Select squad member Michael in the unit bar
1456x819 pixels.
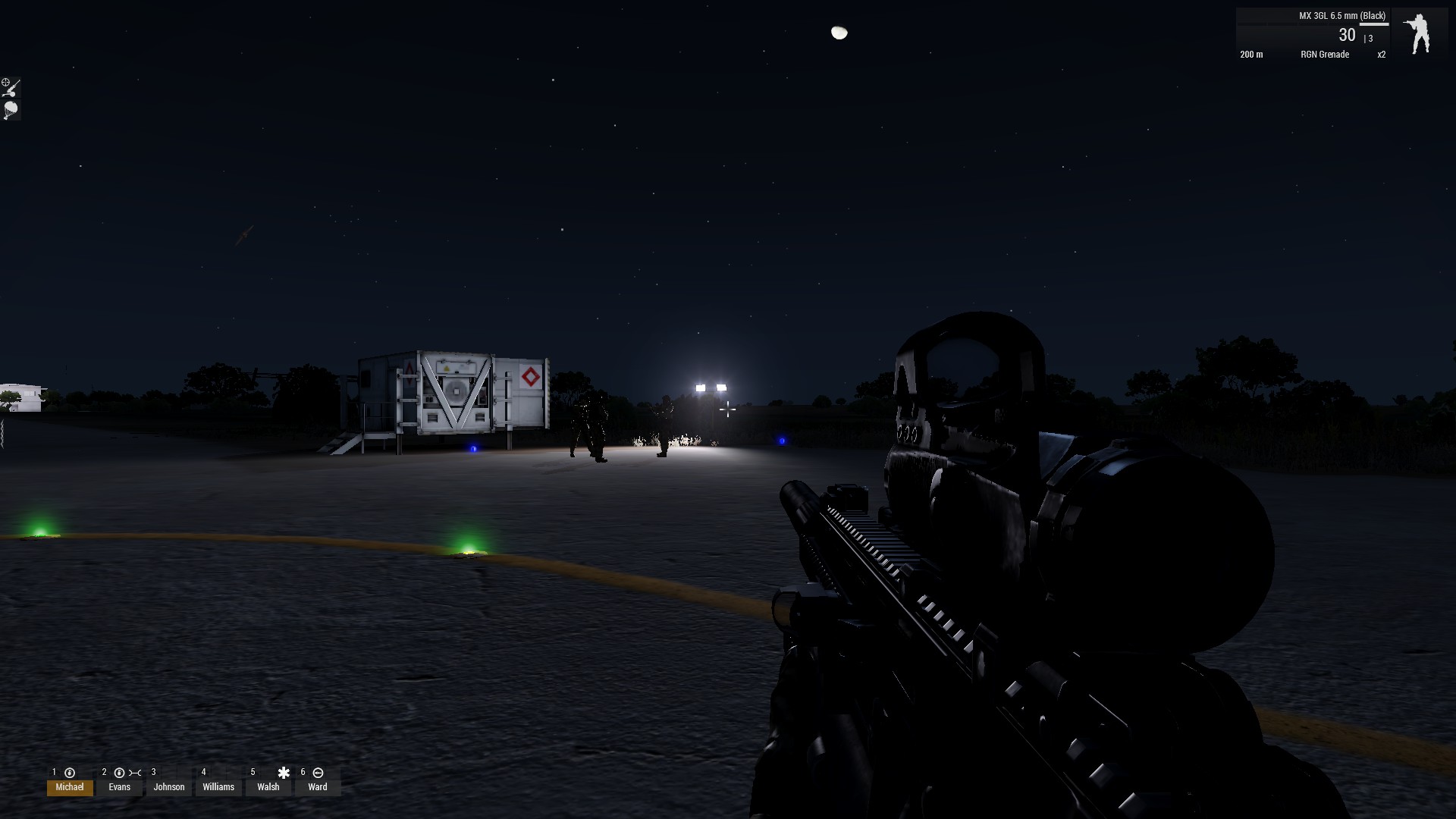click(70, 786)
